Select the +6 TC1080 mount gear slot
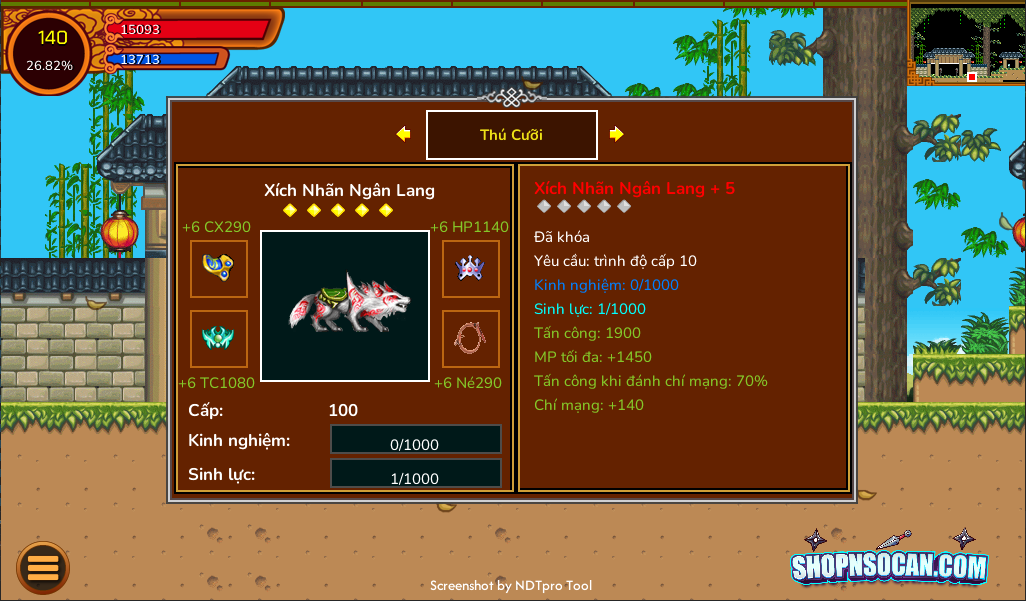Image resolution: width=1026 pixels, height=601 pixels. tap(219, 339)
